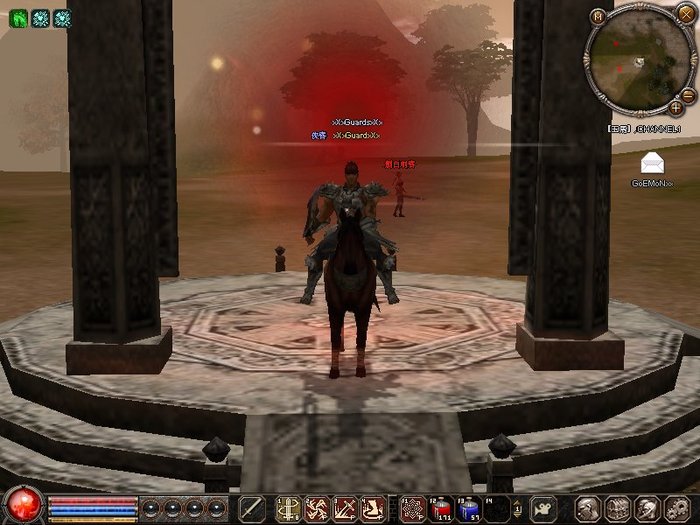Activate the ornate knot pattern skill
This screenshot has height=525, width=700.
413,508
